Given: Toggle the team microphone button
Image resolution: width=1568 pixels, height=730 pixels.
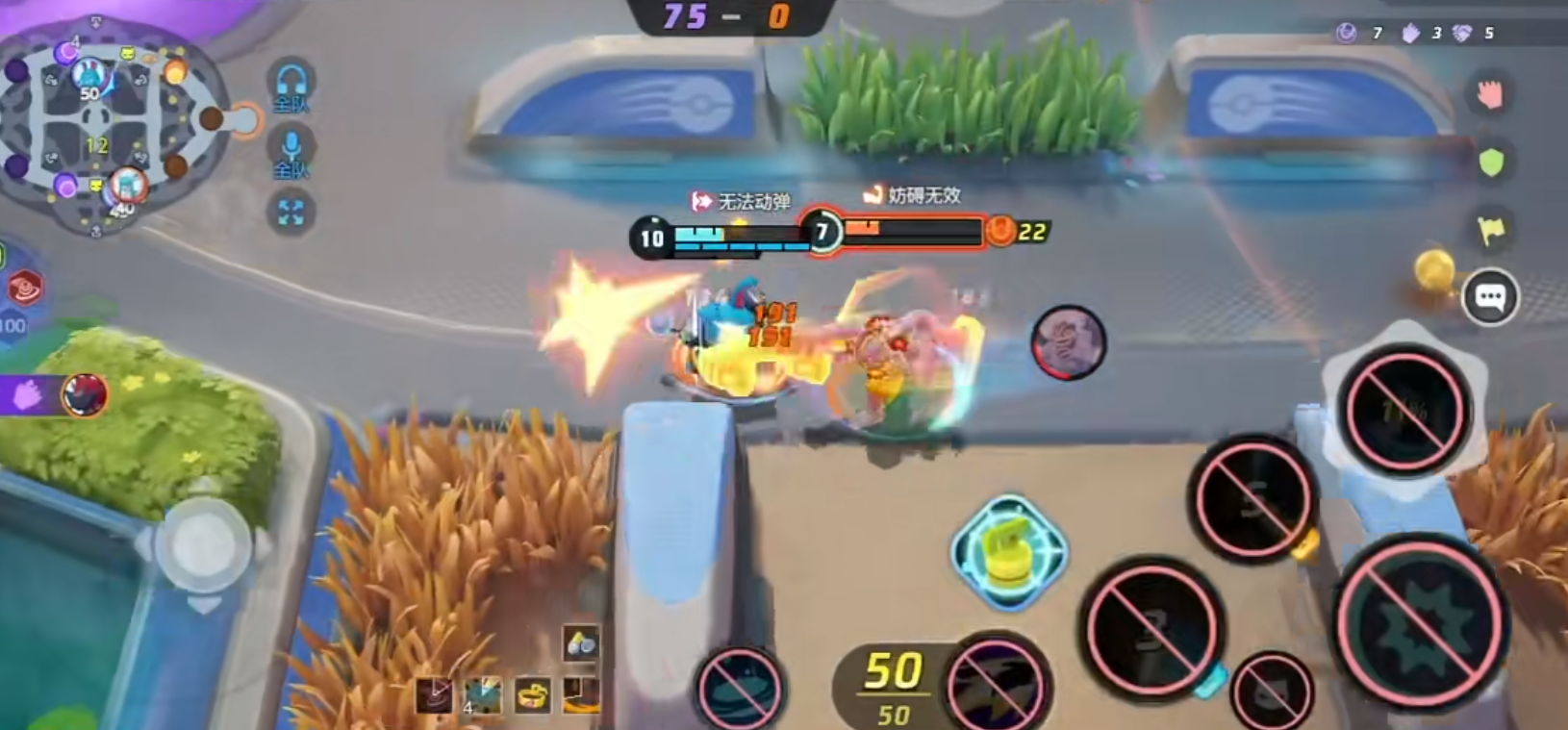Looking at the screenshot, I should pos(291,153).
